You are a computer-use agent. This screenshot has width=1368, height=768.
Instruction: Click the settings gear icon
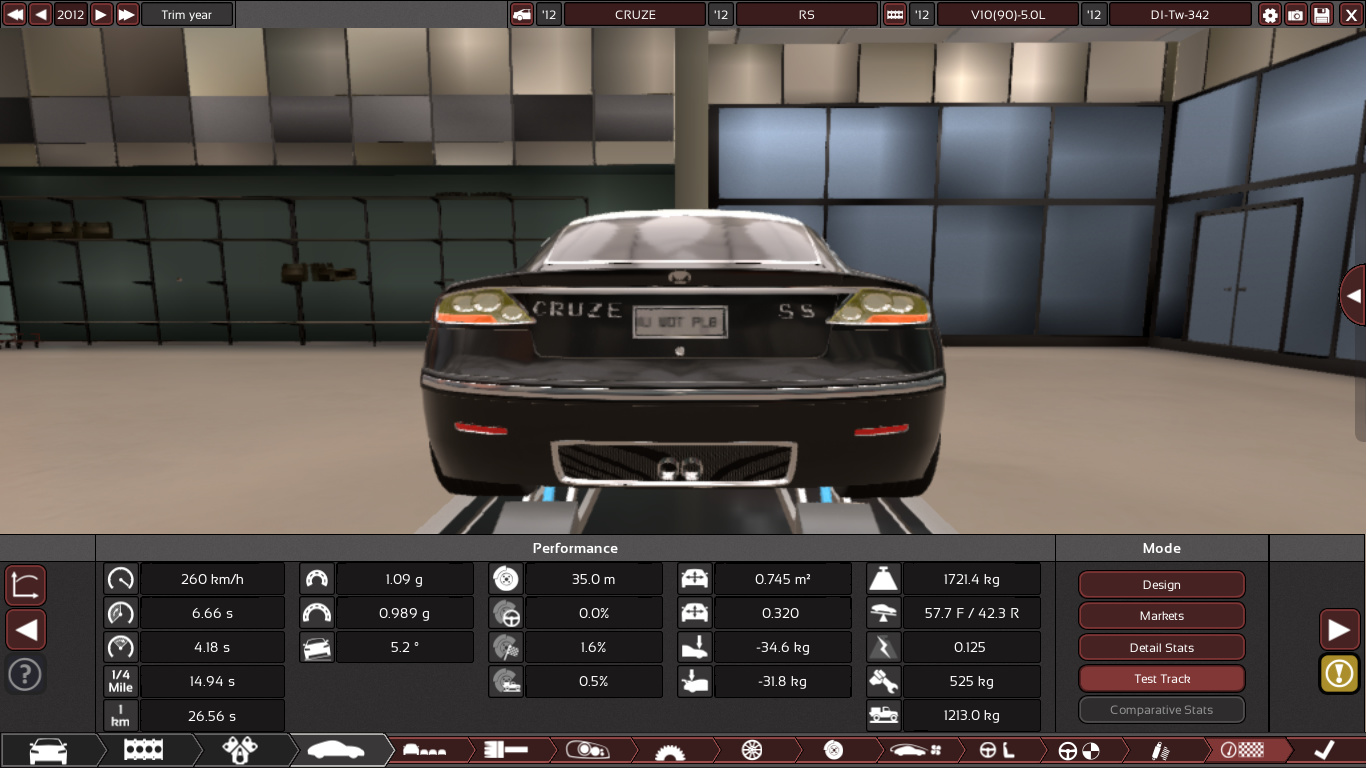coord(1270,15)
